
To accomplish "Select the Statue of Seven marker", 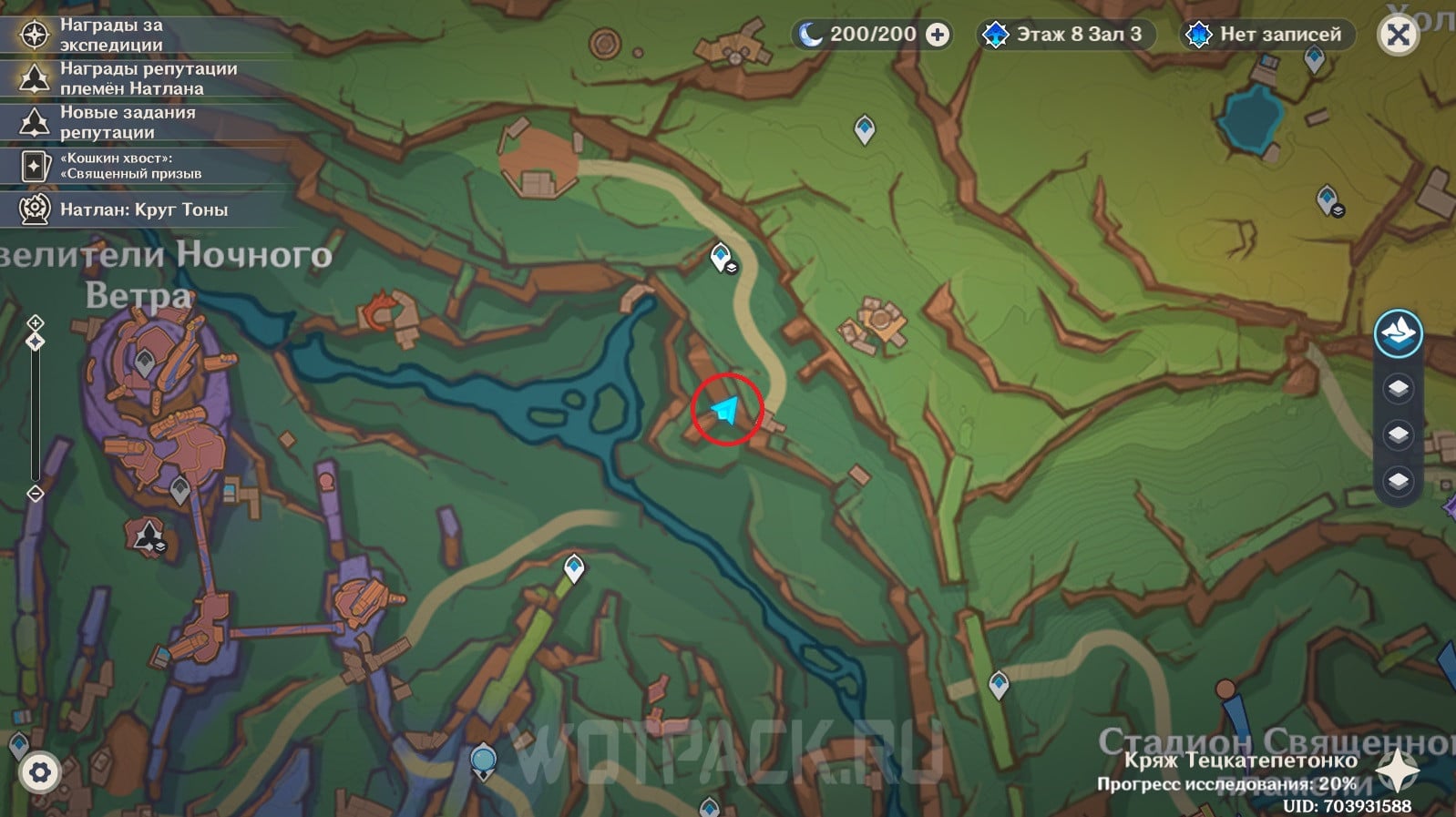I will (x=483, y=761).
